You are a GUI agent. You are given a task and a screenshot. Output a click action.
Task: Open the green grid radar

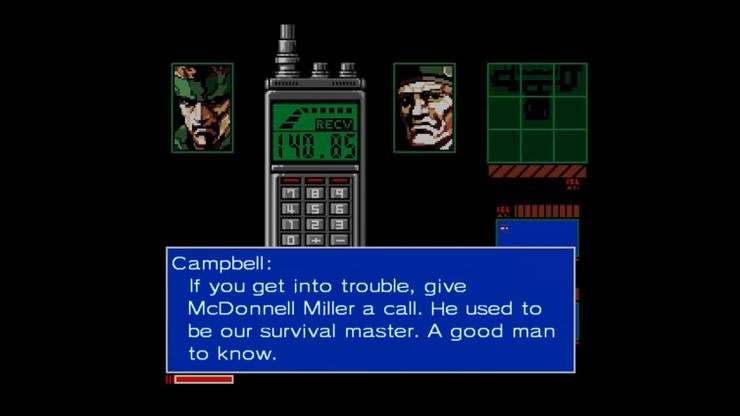coord(536,113)
